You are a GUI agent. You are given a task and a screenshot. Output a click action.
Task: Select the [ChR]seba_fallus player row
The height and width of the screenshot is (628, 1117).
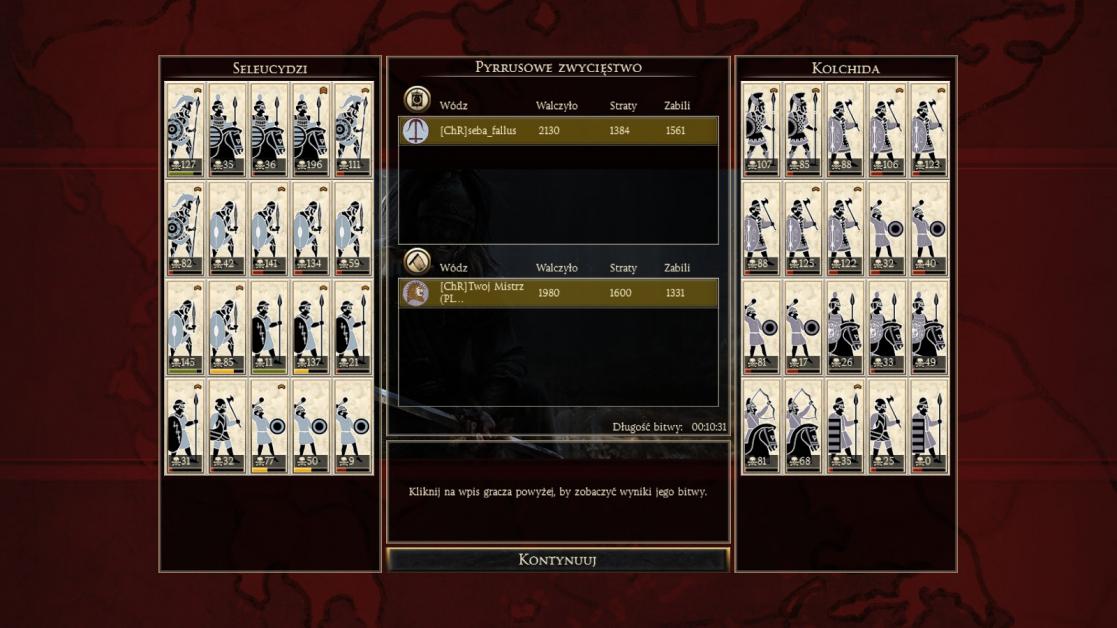click(558, 131)
